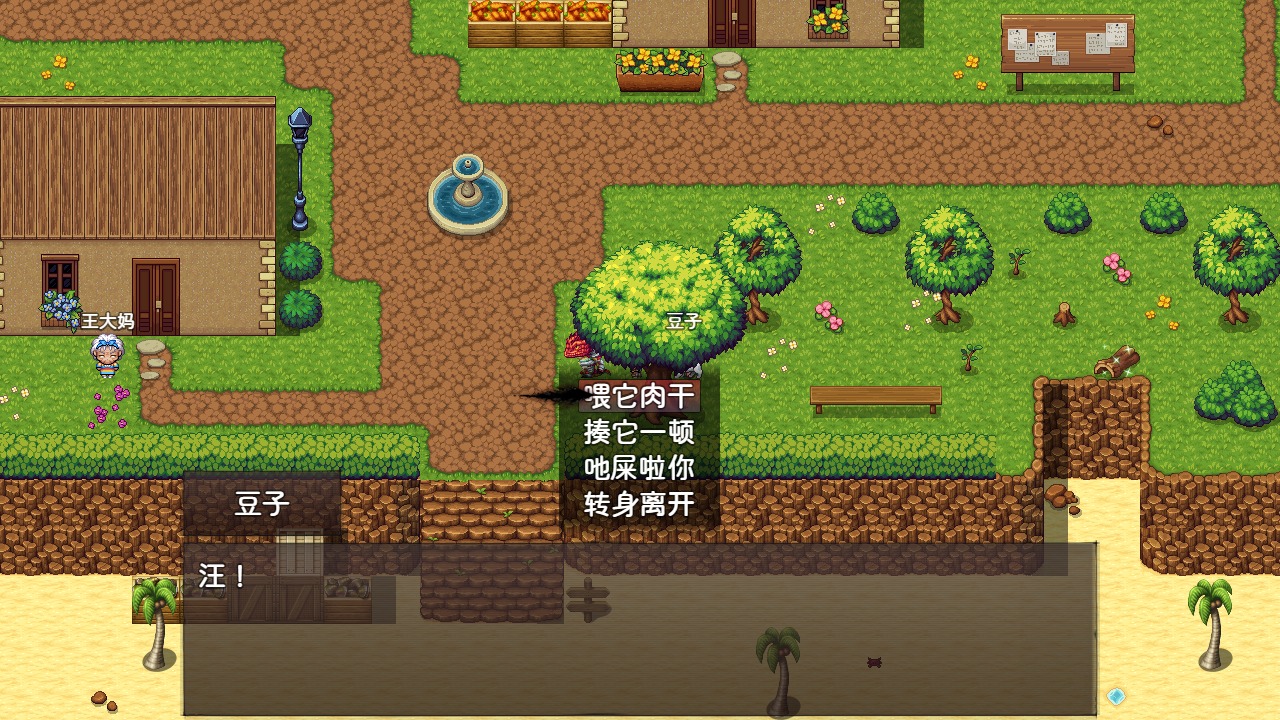Choose the "转身离开" dialogue option
This screenshot has height=720, width=1280.
(641, 502)
